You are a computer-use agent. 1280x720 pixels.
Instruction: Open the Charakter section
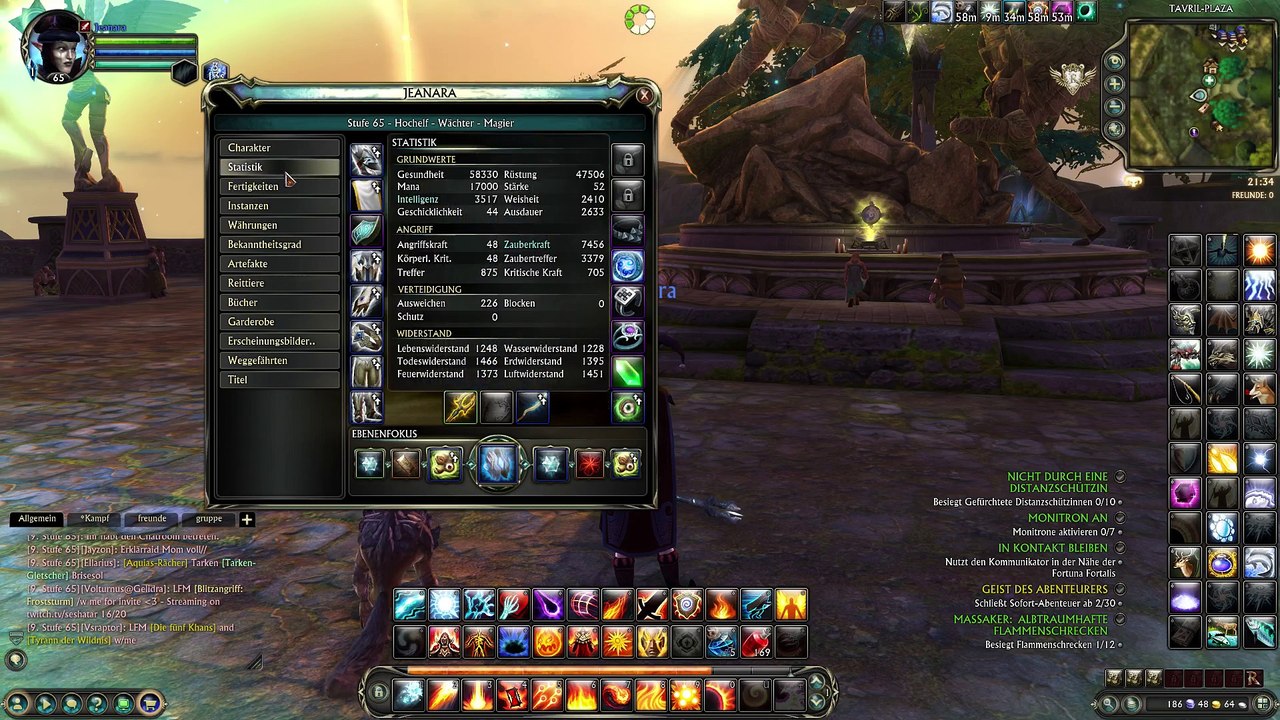[279, 148]
